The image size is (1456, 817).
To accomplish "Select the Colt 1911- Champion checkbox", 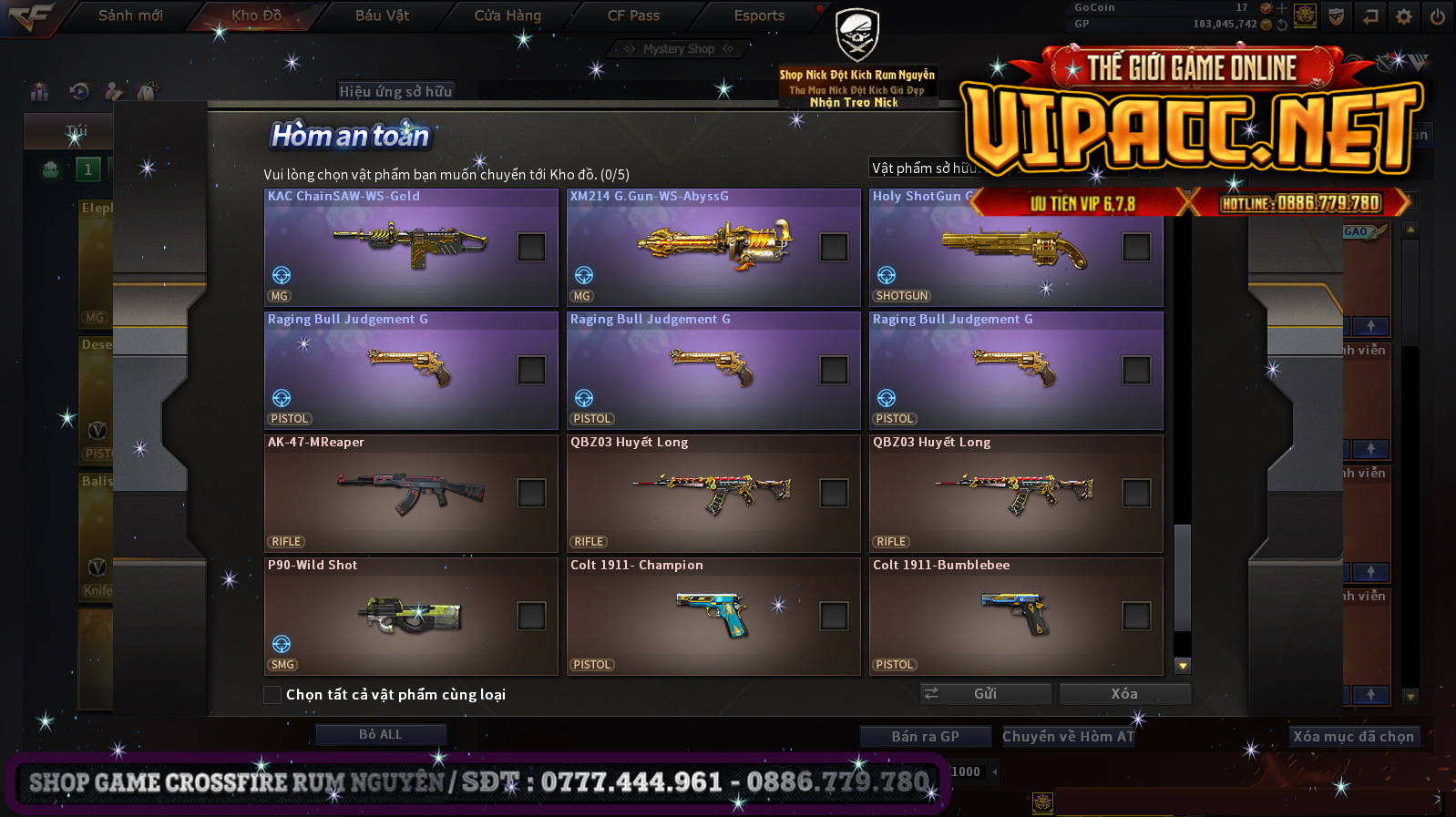I will click(x=834, y=616).
